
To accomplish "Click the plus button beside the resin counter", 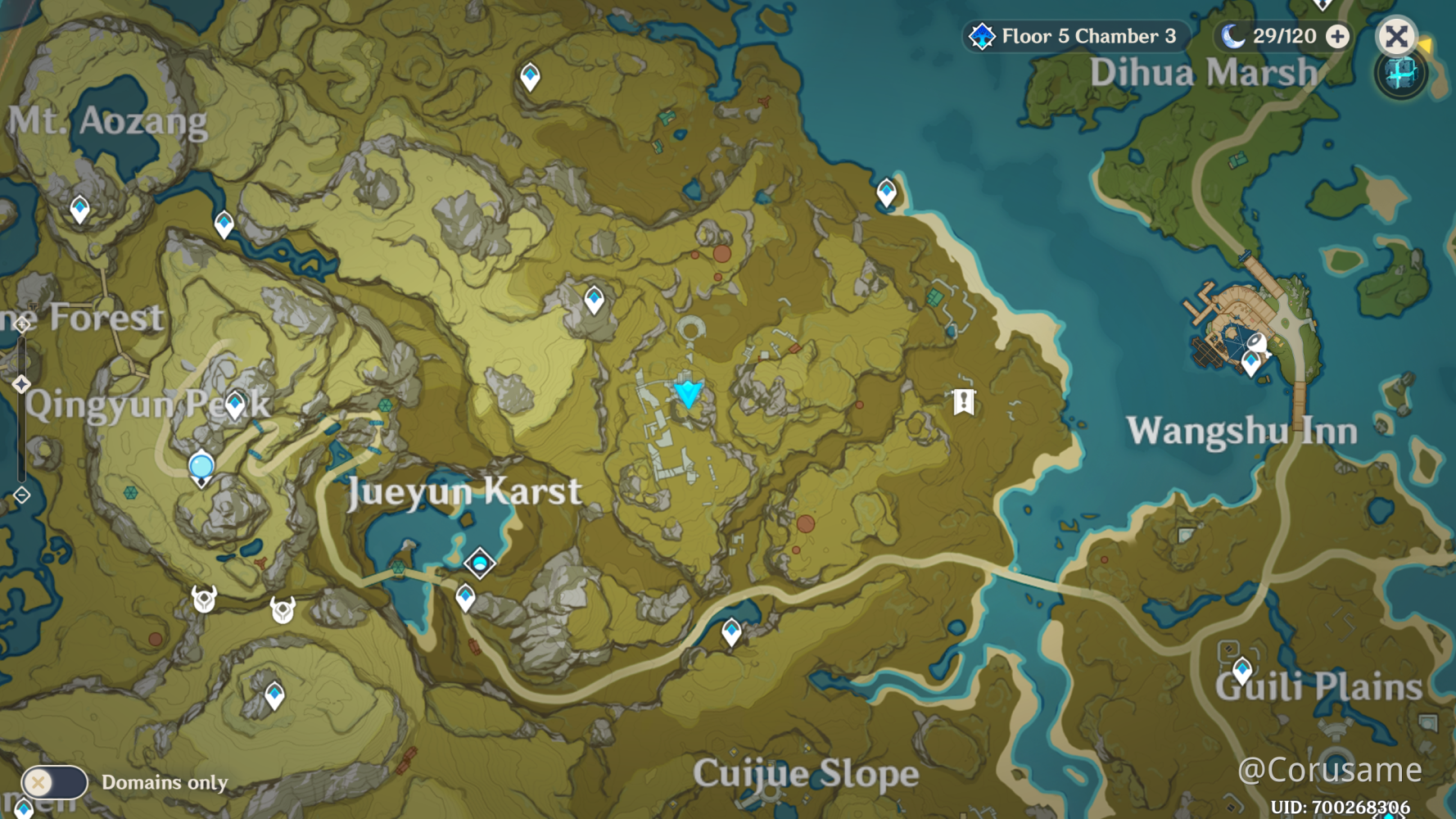I will click(1336, 36).
